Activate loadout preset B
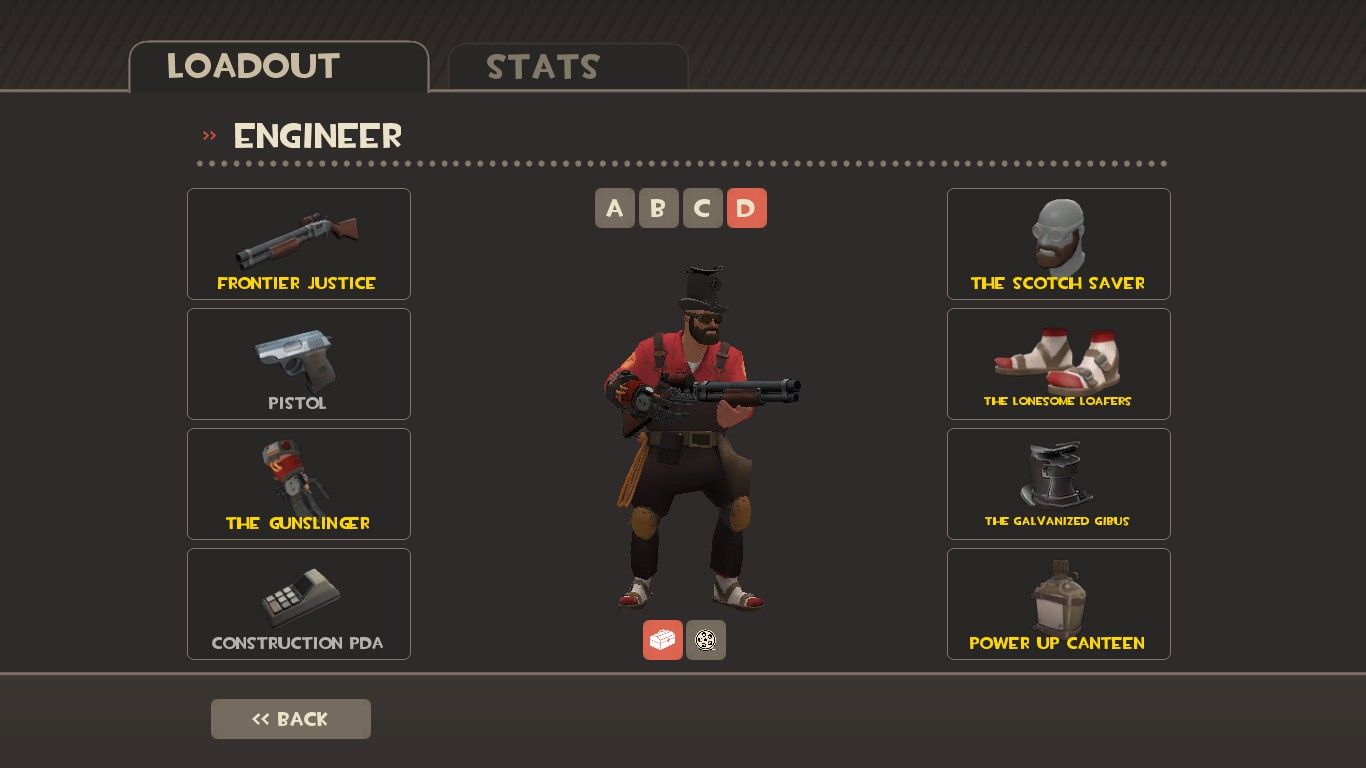The height and width of the screenshot is (768, 1366). point(659,208)
